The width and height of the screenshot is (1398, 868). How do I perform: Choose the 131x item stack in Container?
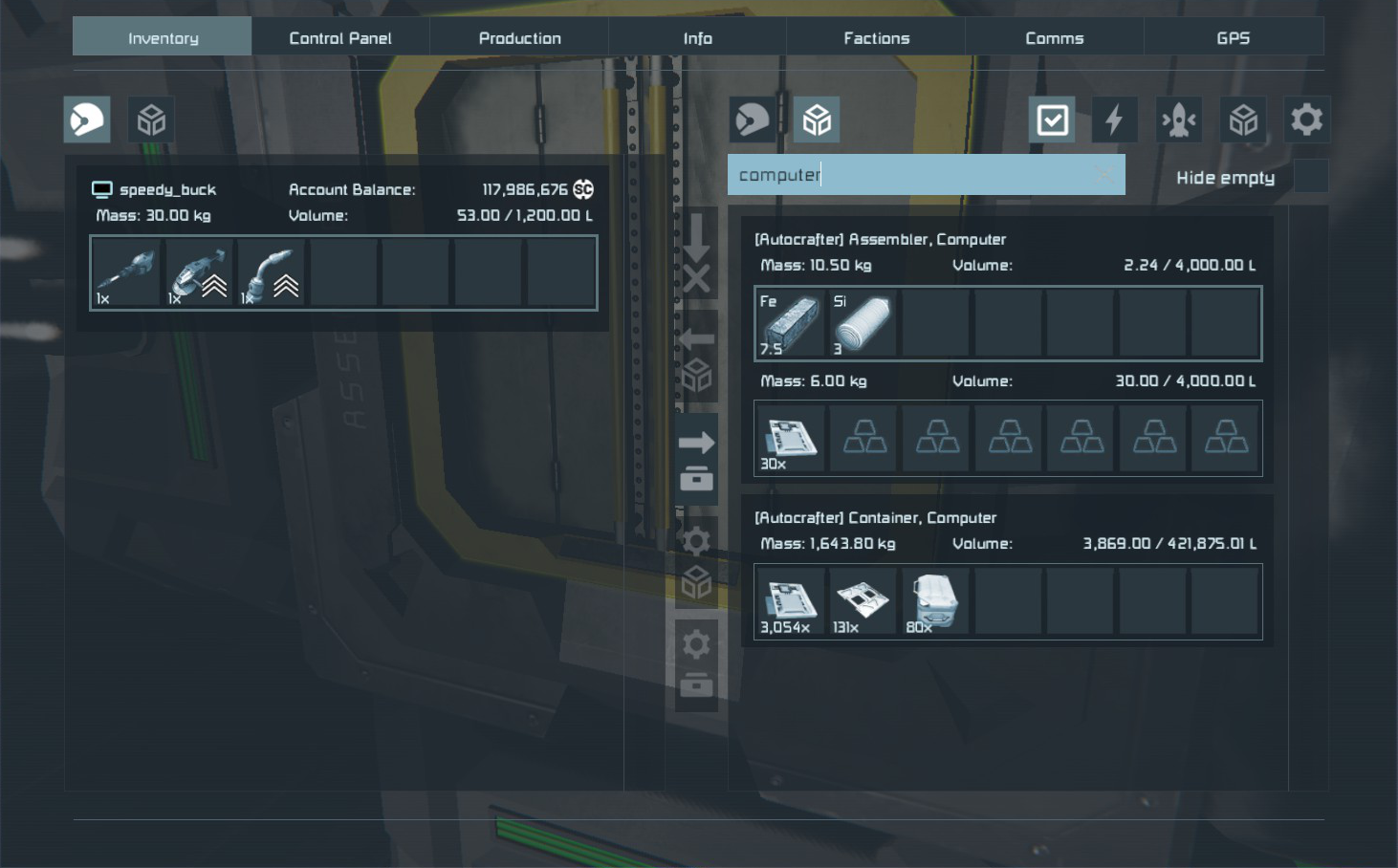[x=863, y=602]
